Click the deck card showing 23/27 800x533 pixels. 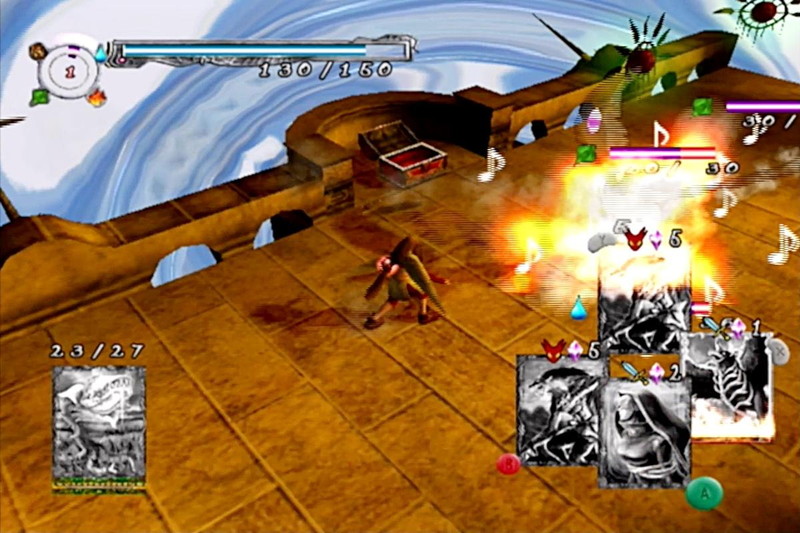point(99,427)
